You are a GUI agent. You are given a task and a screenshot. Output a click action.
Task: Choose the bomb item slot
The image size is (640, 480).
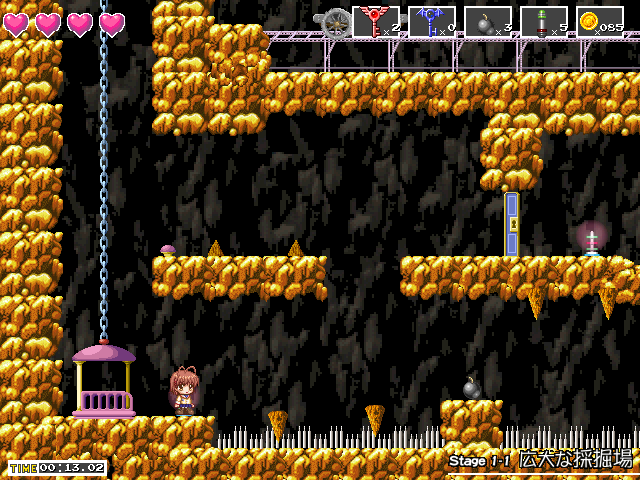(488, 22)
